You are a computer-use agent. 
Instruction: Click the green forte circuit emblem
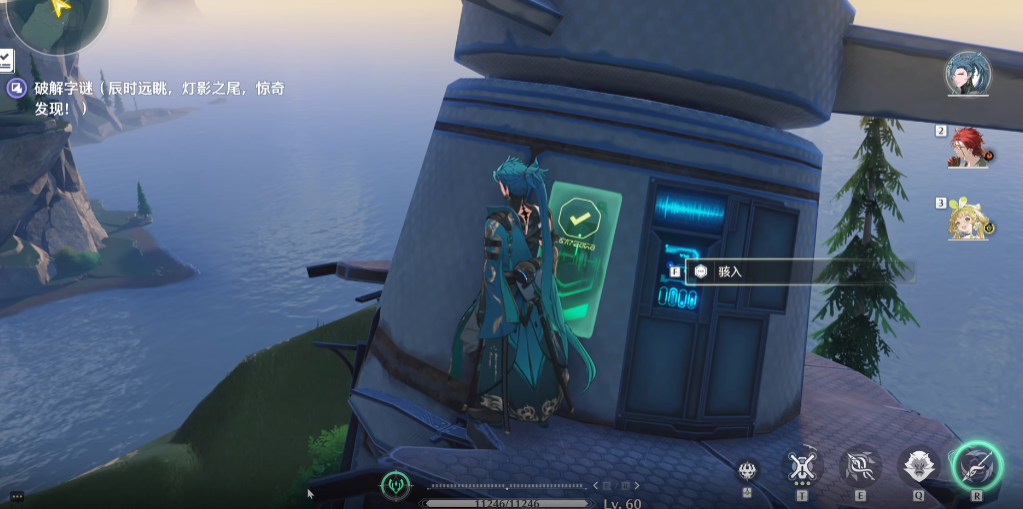pos(396,486)
